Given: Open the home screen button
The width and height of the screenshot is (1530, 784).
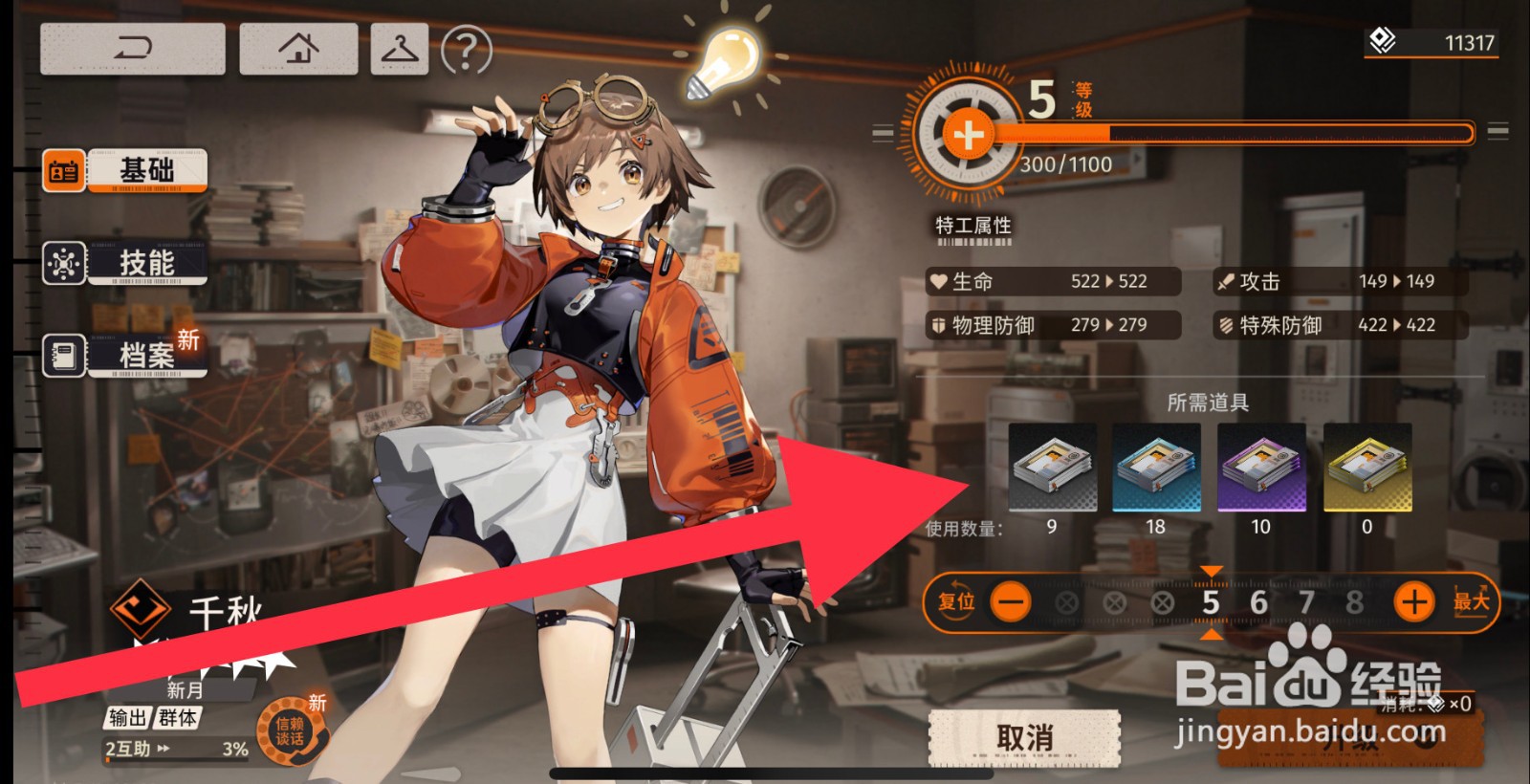Looking at the screenshot, I should 298,49.
